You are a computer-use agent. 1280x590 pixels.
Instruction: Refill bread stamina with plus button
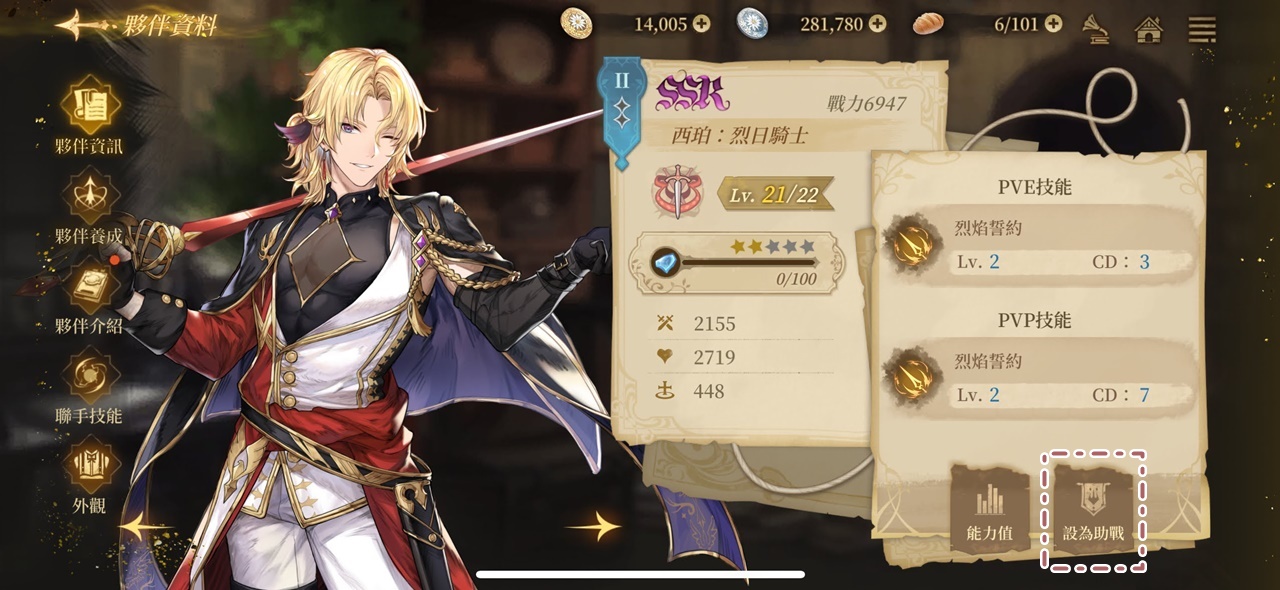[x=1052, y=24]
